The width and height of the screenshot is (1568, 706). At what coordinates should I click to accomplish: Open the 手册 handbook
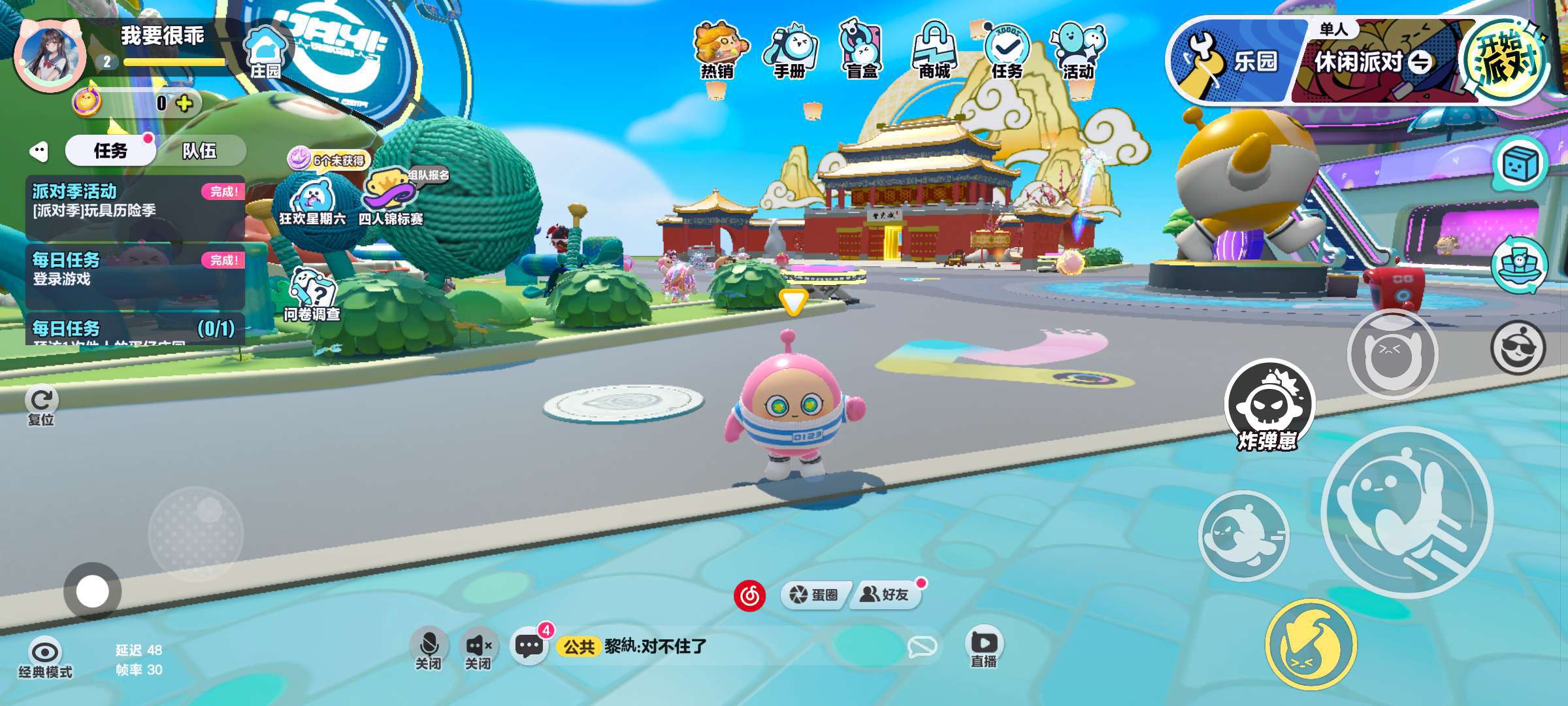point(790,51)
